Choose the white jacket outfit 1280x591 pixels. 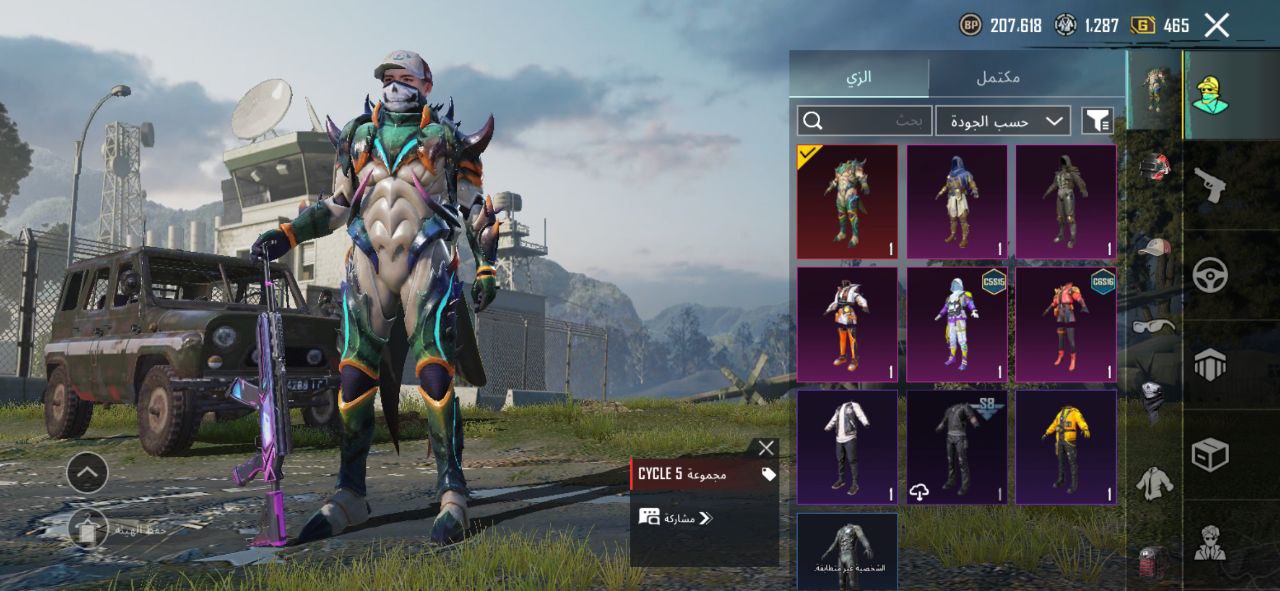click(x=847, y=447)
